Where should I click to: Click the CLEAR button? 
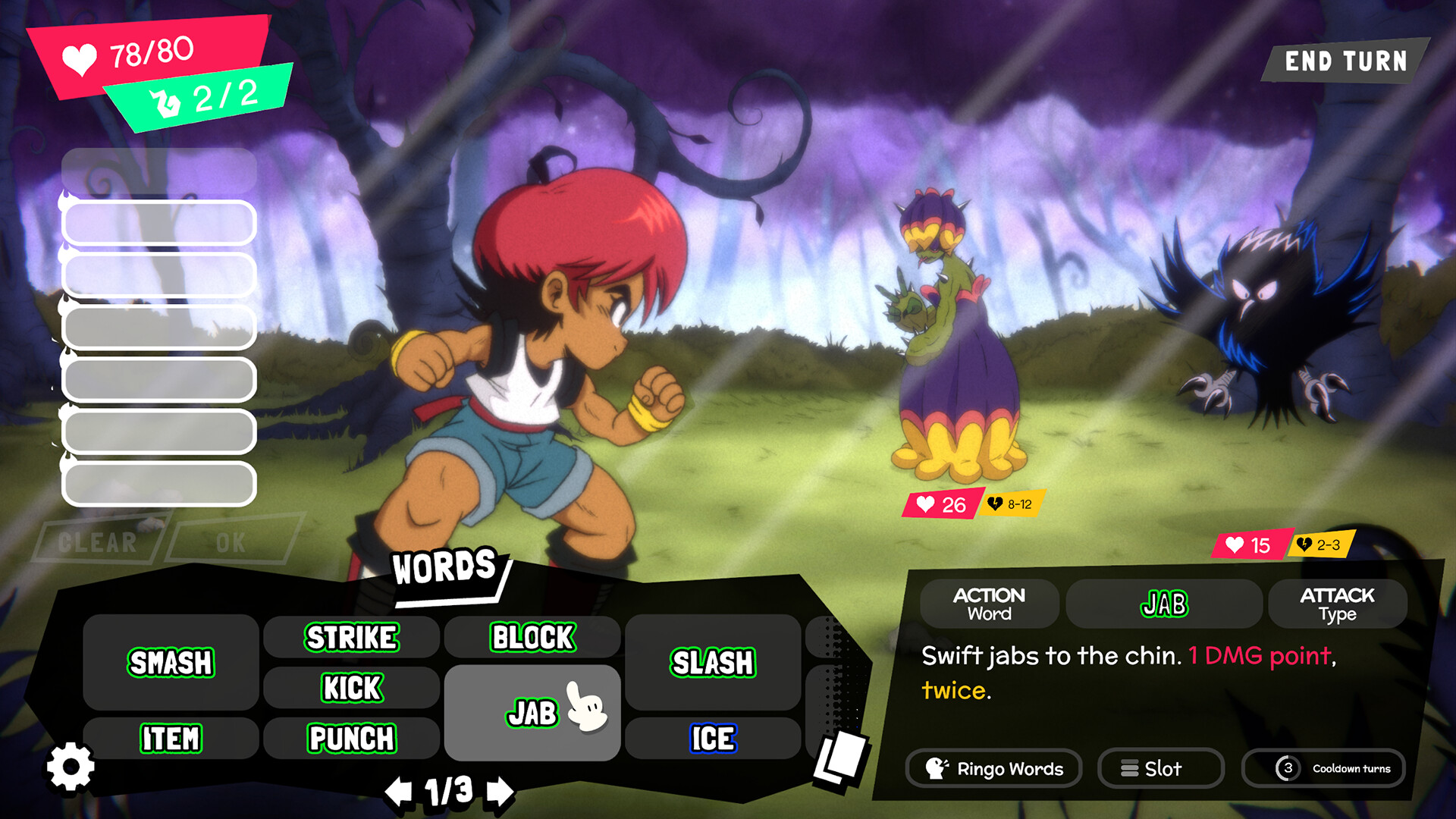tap(99, 541)
